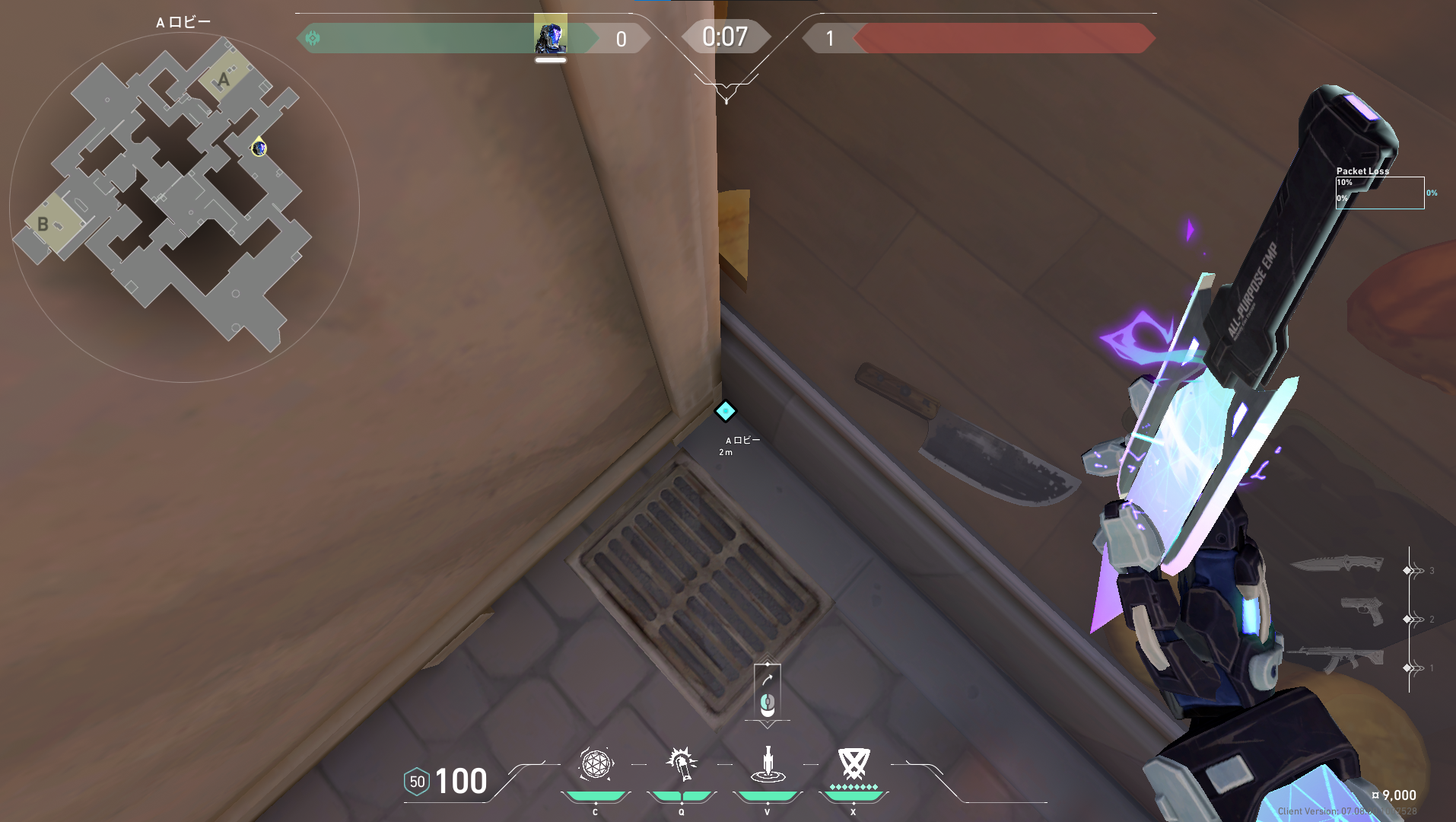Activate the ZERO/point knife ability
This screenshot has width=1456, height=822.
point(768,764)
